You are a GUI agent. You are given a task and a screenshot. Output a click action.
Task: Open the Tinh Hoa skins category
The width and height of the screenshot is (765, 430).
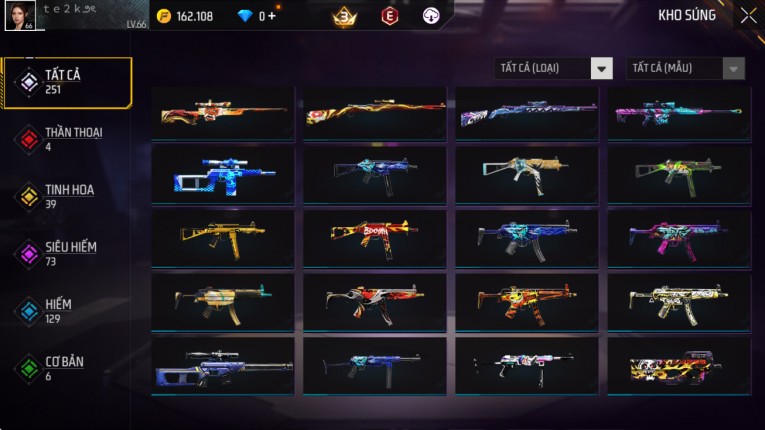(67, 196)
